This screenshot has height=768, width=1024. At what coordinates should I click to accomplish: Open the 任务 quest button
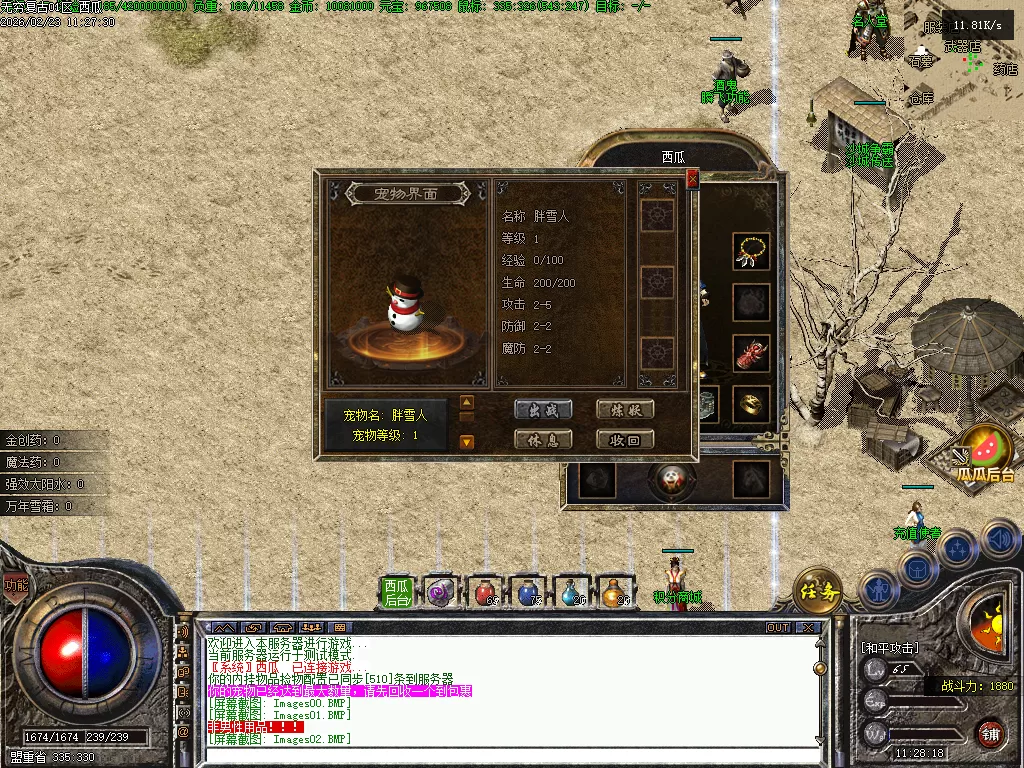pyautogui.click(x=817, y=592)
